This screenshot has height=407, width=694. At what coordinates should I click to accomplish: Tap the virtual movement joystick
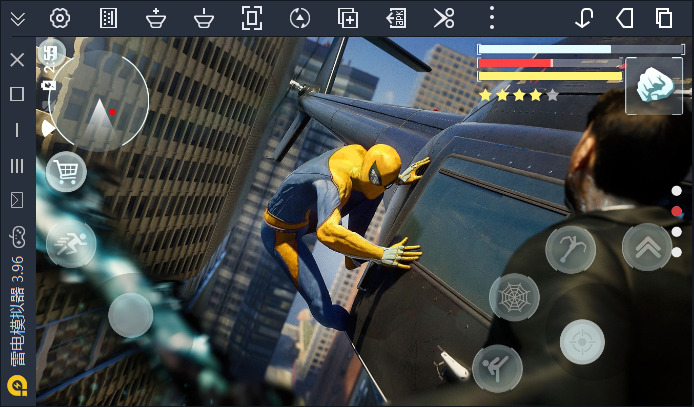pyautogui.click(x=131, y=315)
